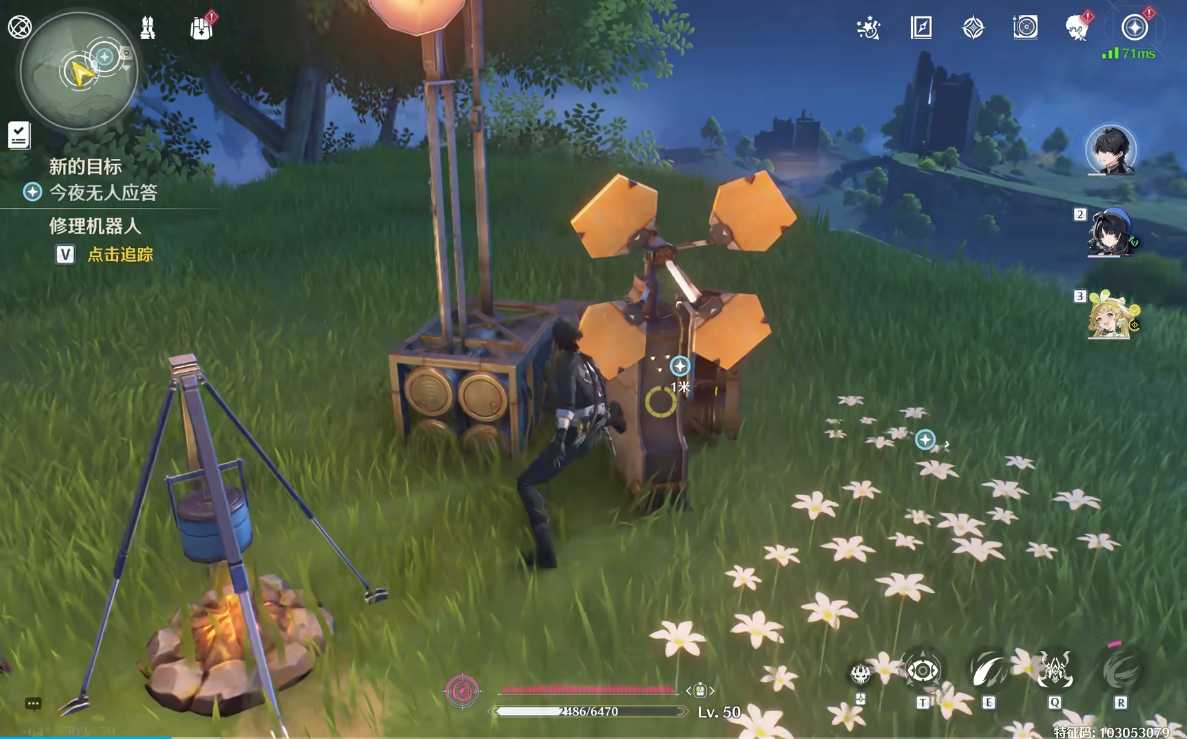Open the character head icon with alert
1187x739 pixels.
click(1077, 28)
